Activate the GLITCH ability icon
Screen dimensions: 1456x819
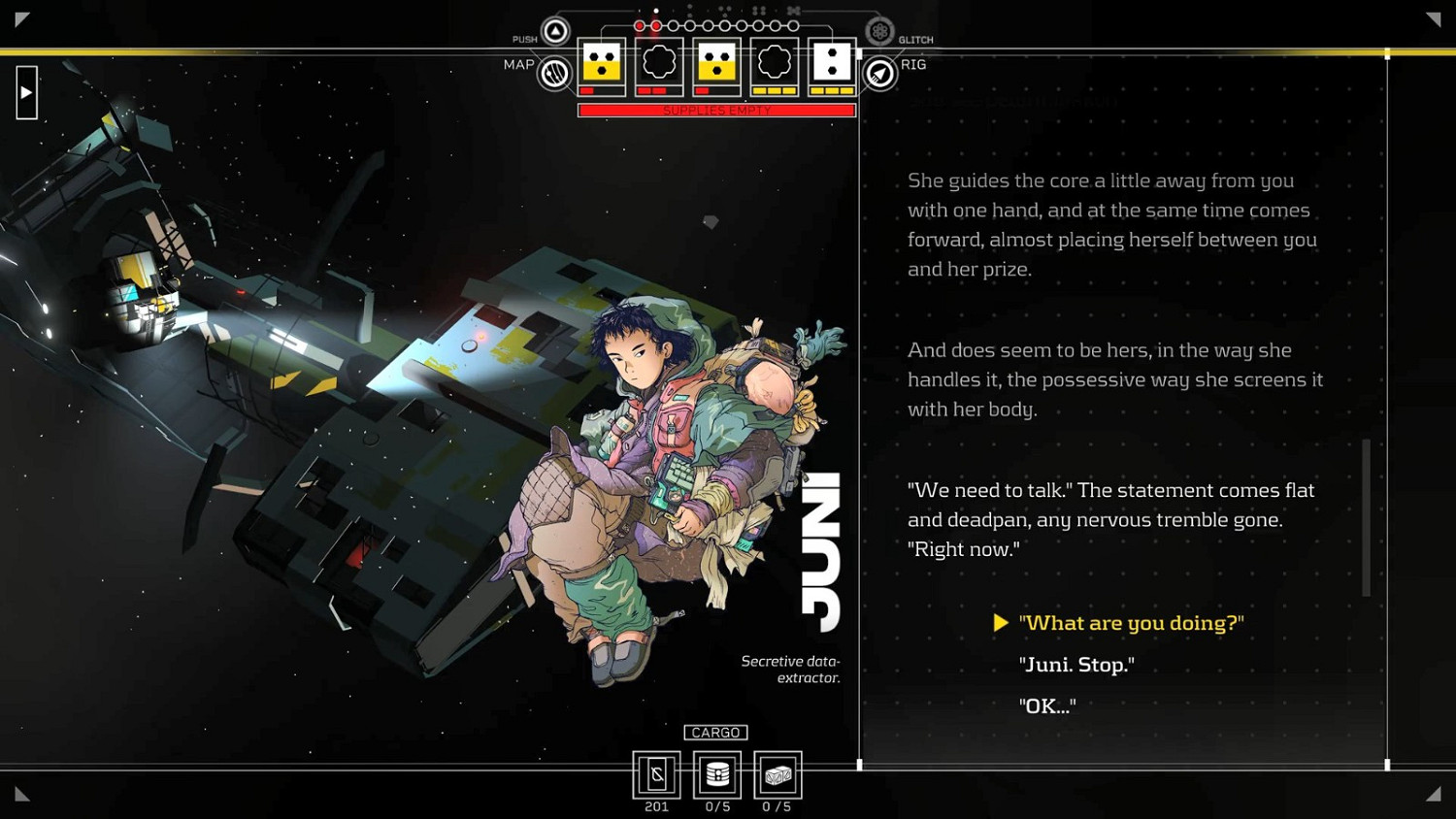[x=880, y=31]
